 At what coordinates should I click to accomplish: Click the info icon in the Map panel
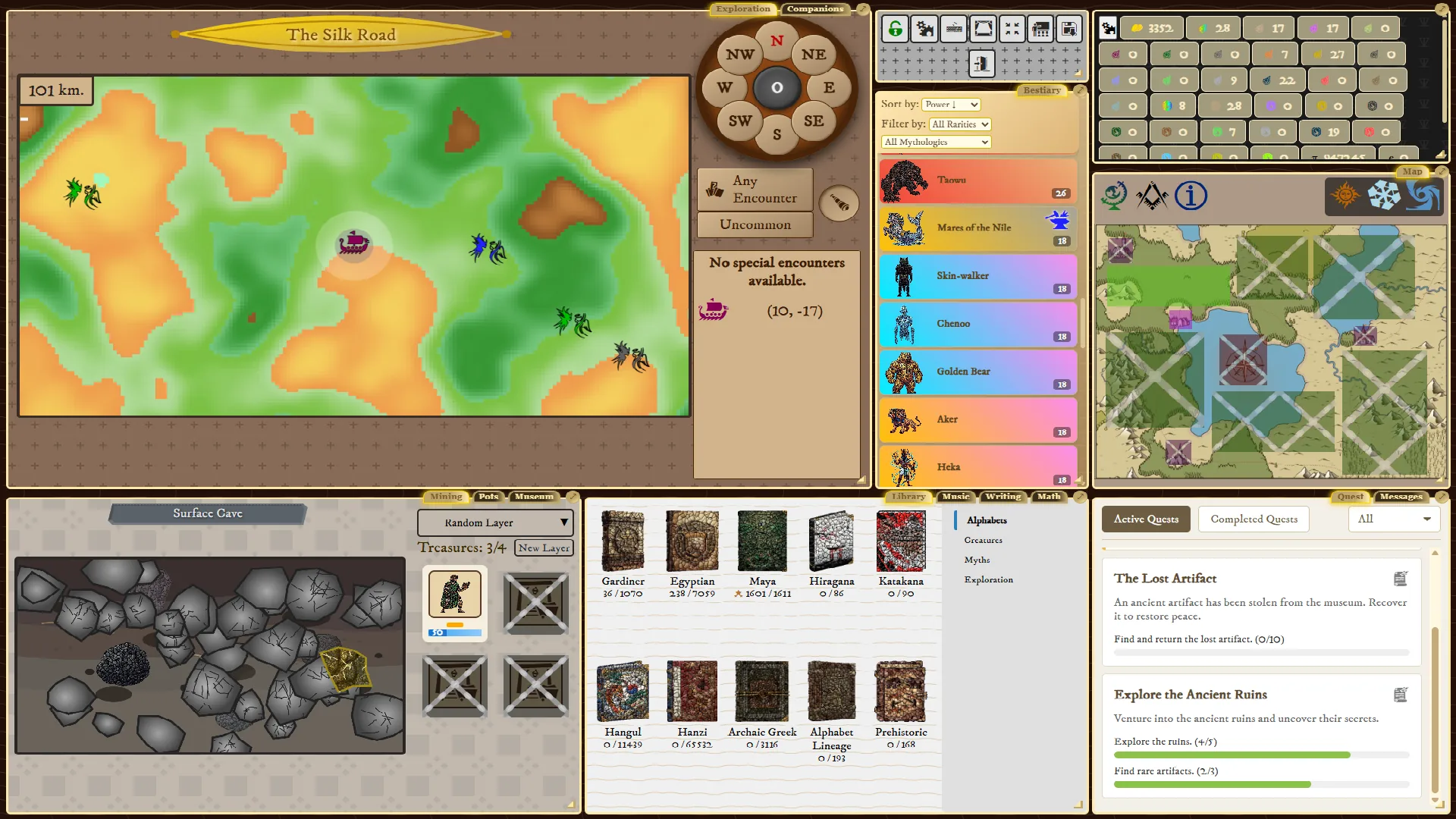tap(1191, 196)
